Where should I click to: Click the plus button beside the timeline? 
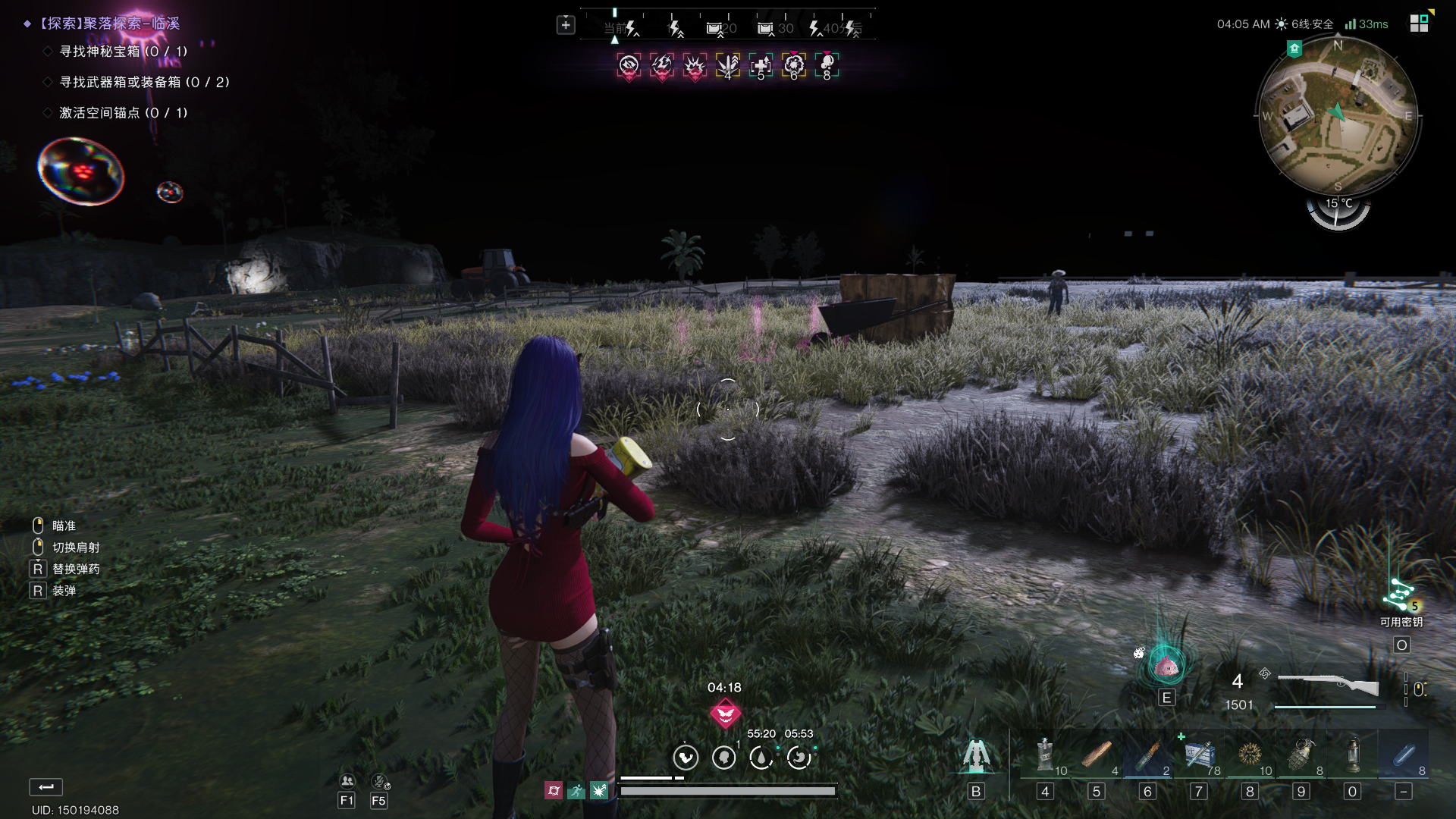(566, 25)
